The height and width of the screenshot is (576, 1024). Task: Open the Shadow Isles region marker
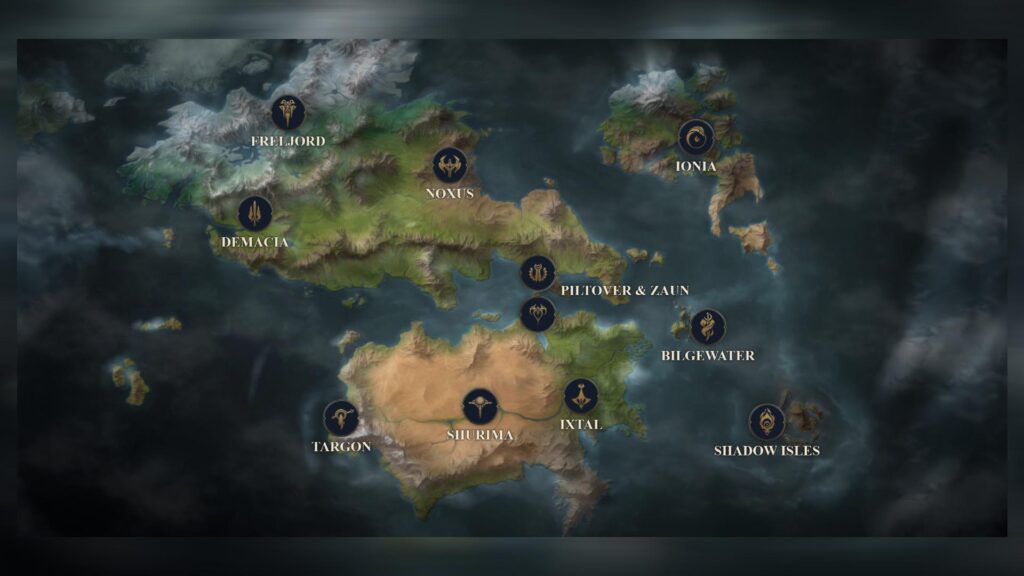pyautogui.click(x=766, y=421)
